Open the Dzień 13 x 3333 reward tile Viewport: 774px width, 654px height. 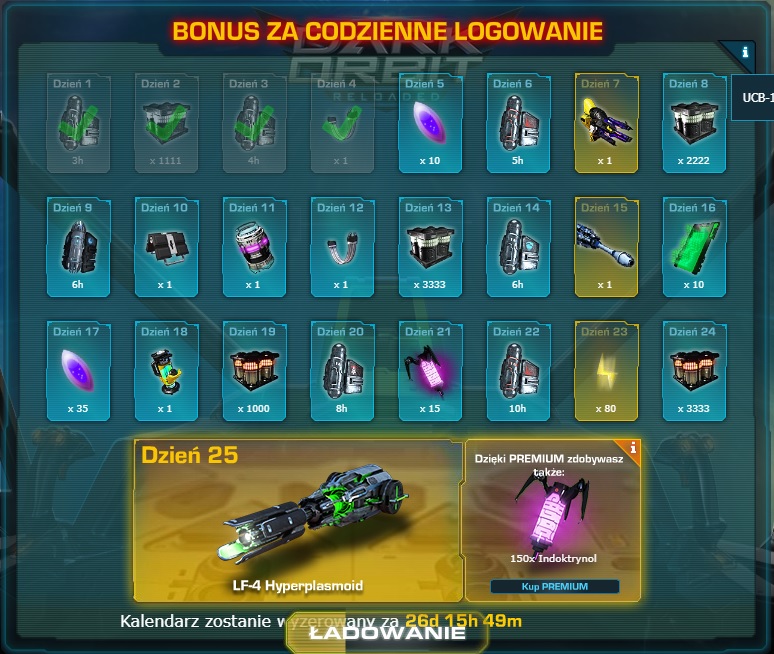point(430,245)
